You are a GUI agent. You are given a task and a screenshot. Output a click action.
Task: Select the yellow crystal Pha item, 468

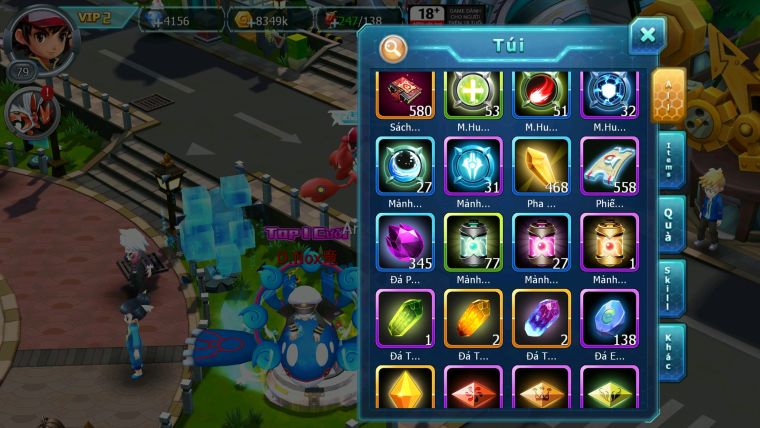541,166
